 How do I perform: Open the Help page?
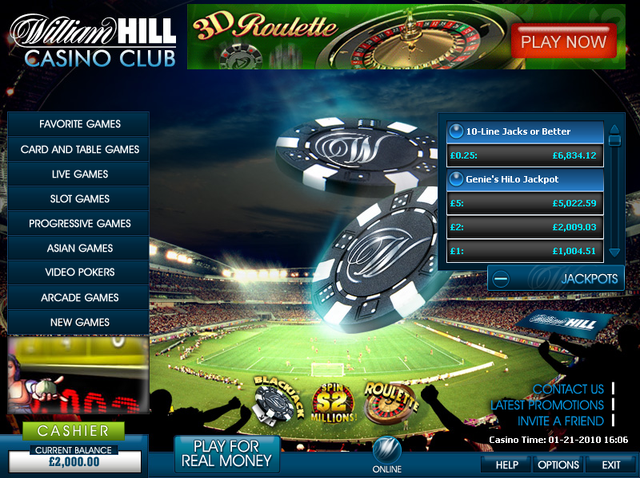point(506,465)
